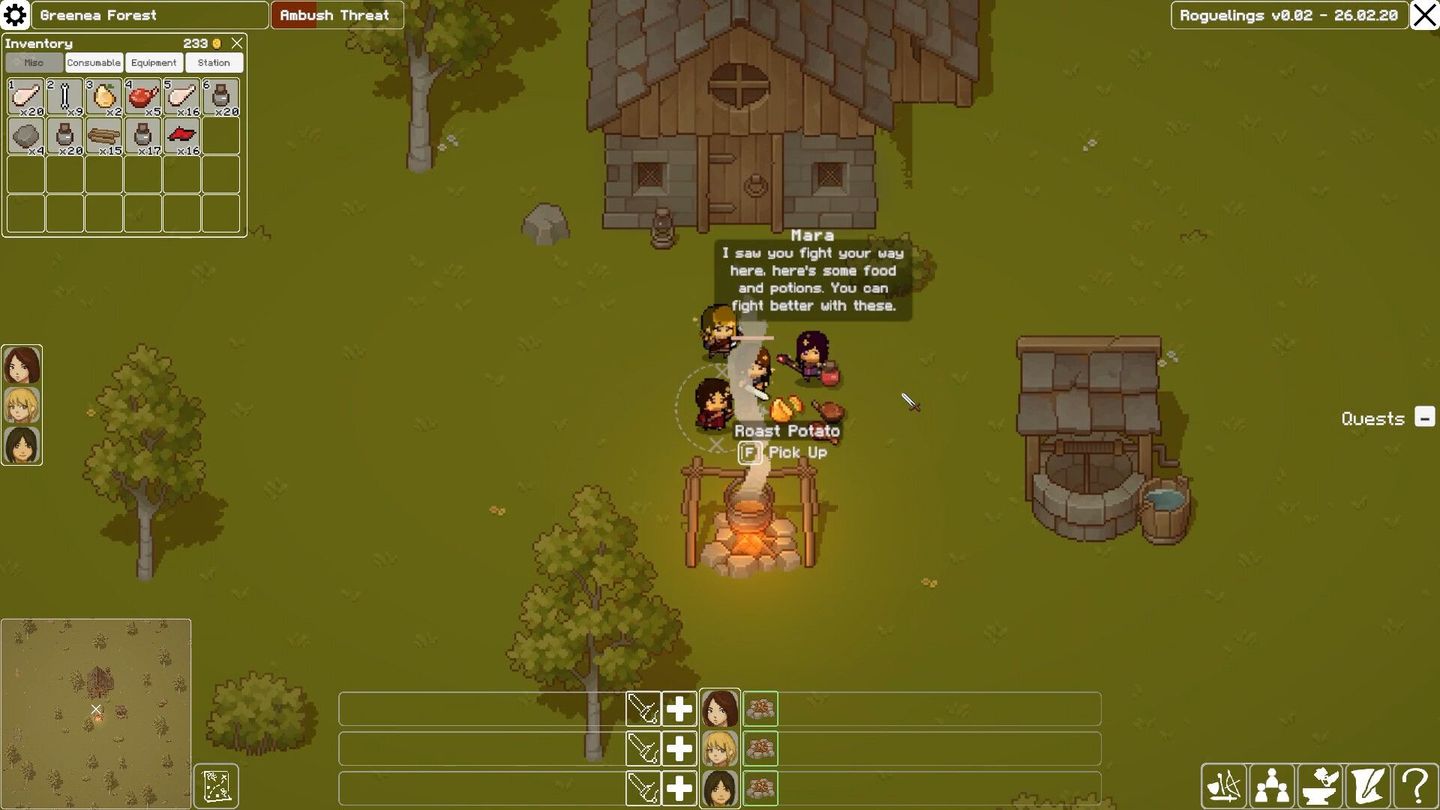Close the Inventory panel with its X
The width and height of the screenshot is (1440, 810).
click(x=236, y=43)
